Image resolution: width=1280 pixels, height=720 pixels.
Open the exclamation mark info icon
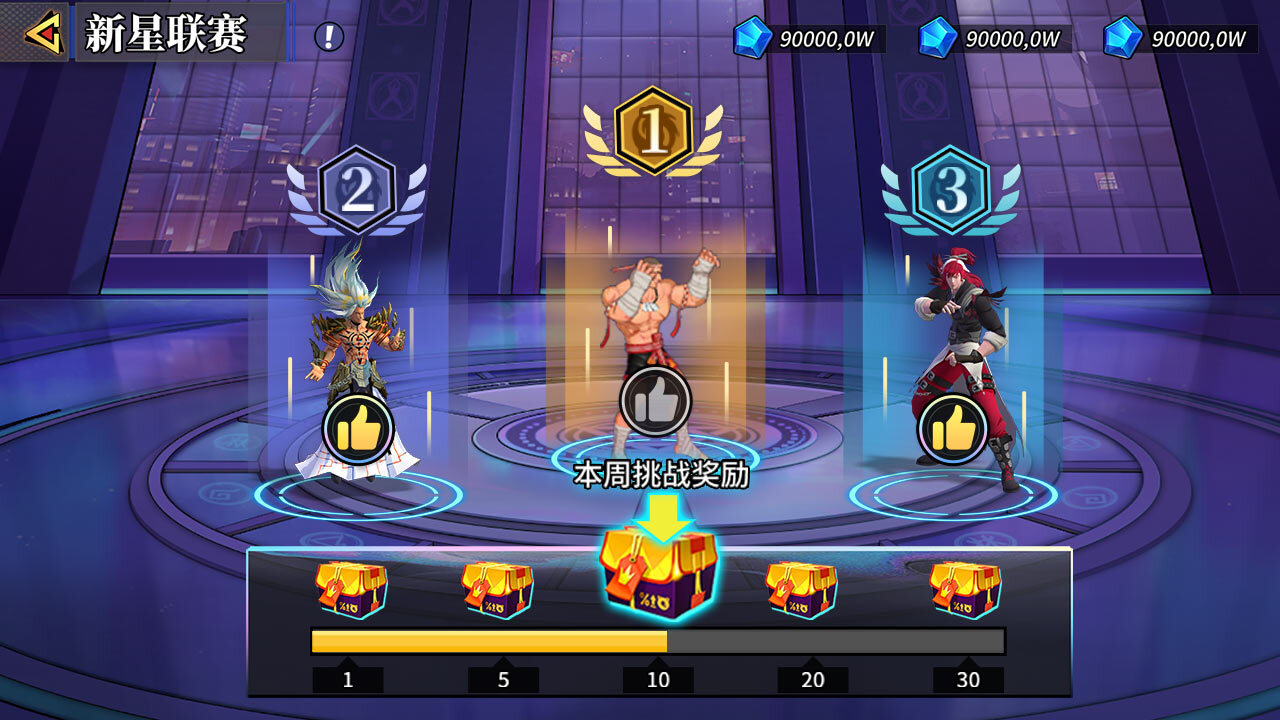click(329, 37)
